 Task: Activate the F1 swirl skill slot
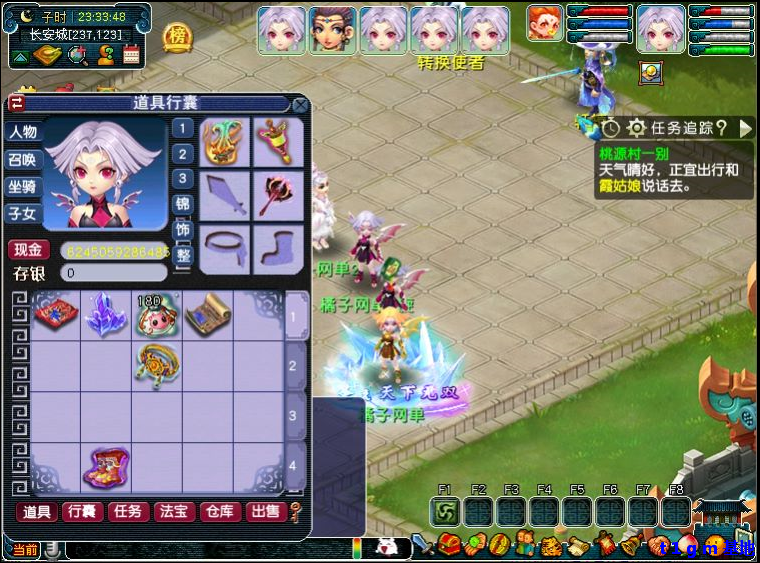coord(445,512)
